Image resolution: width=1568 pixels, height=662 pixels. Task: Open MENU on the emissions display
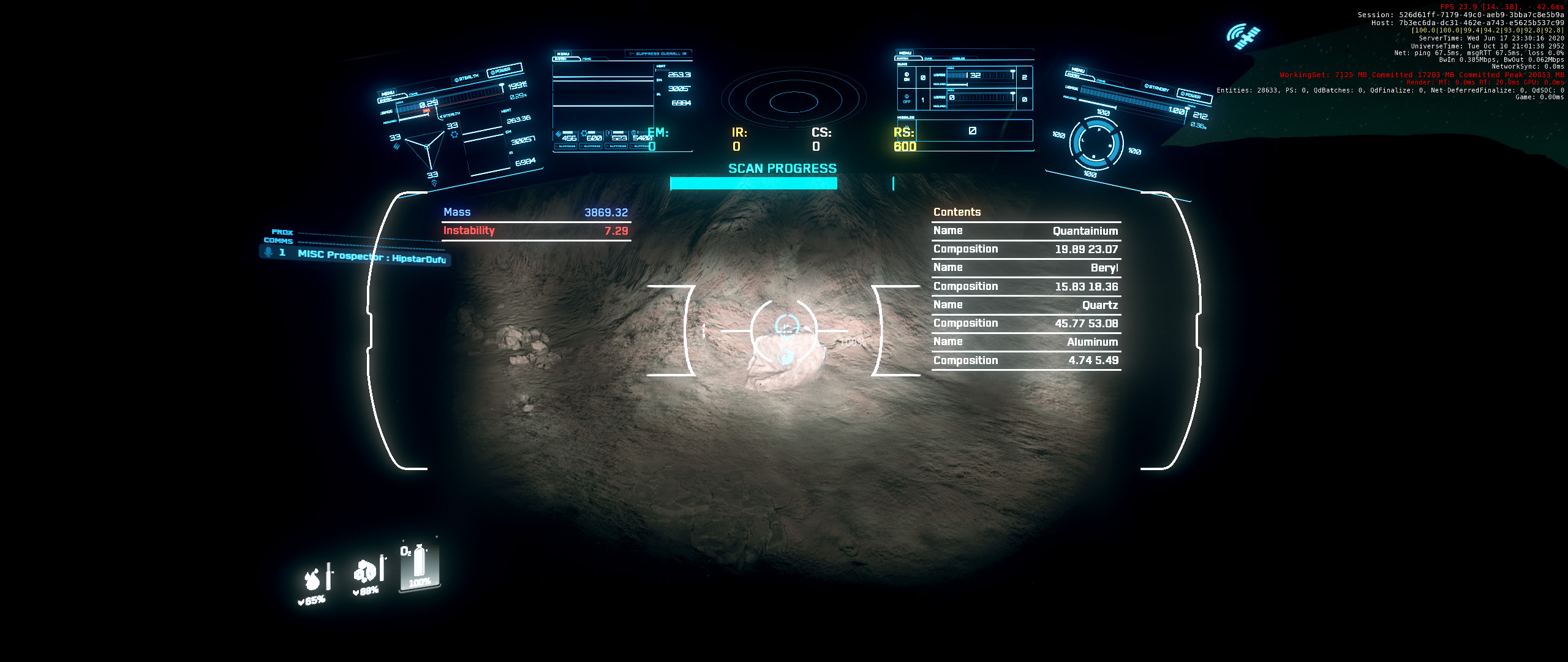(x=563, y=54)
